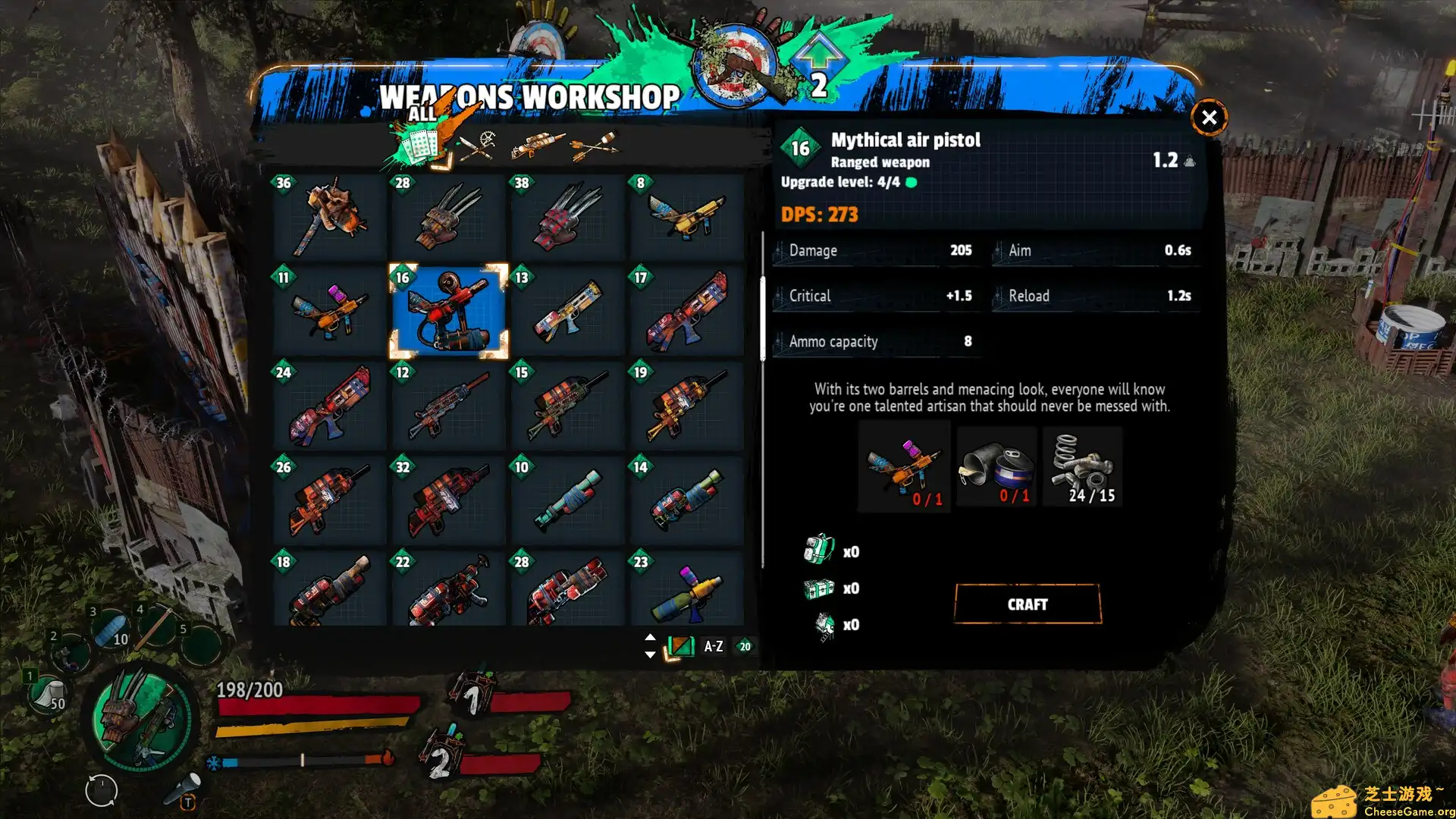
Task: Select the level 36 spiked hammer recipe
Action: tap(330, 217)
